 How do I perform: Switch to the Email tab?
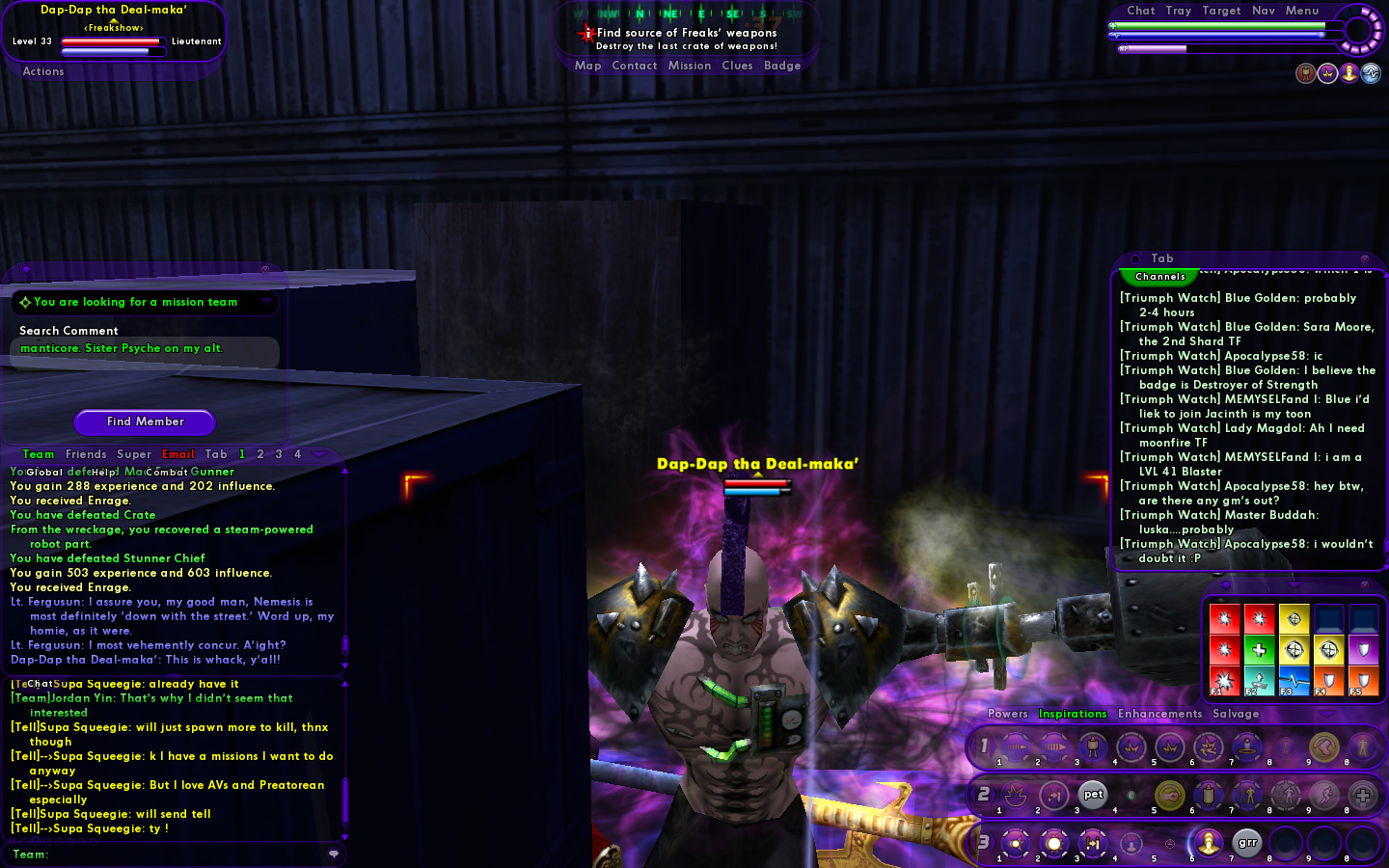click(178, 454)
